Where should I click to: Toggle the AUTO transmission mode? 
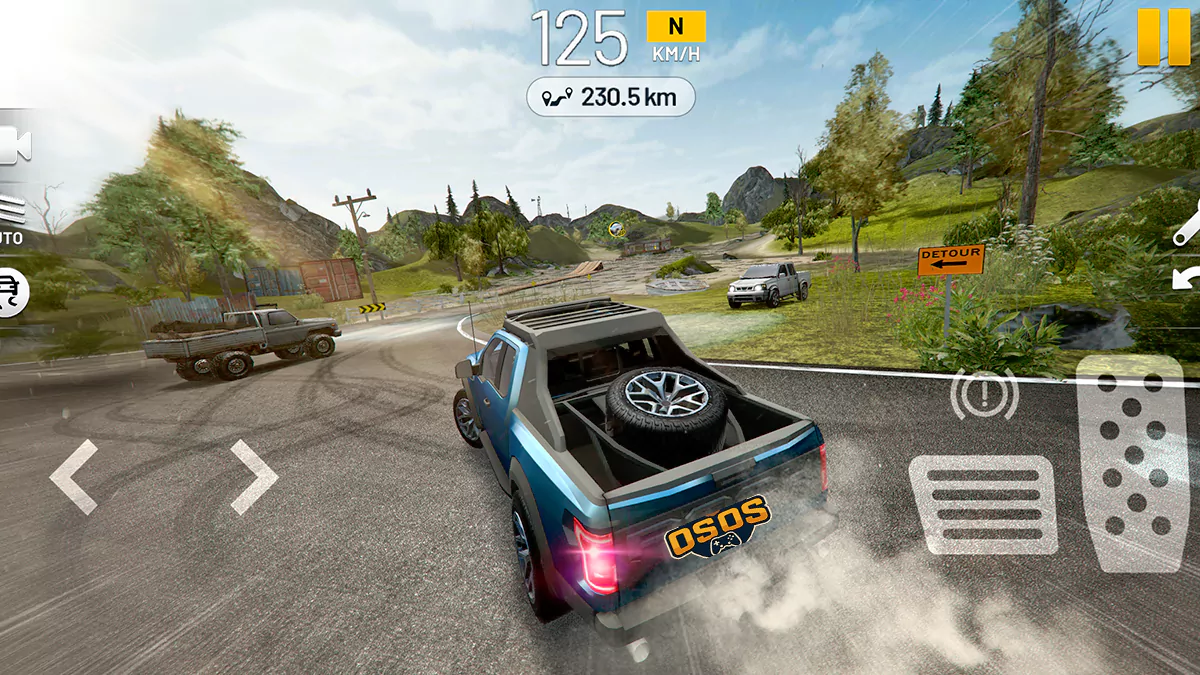[x=12, y=220]
